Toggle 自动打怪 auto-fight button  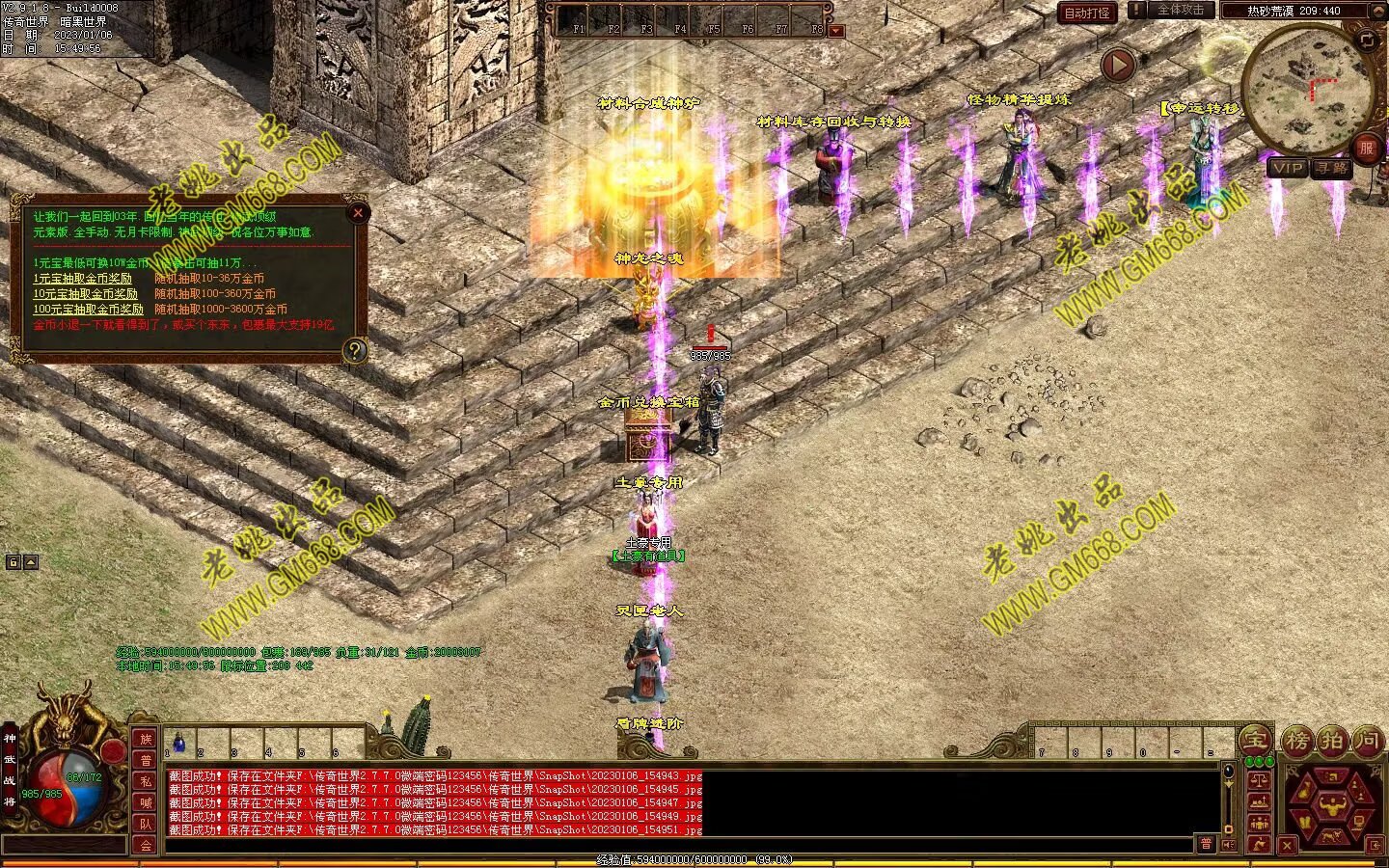pyautogui.click(x=1087, y=13)
